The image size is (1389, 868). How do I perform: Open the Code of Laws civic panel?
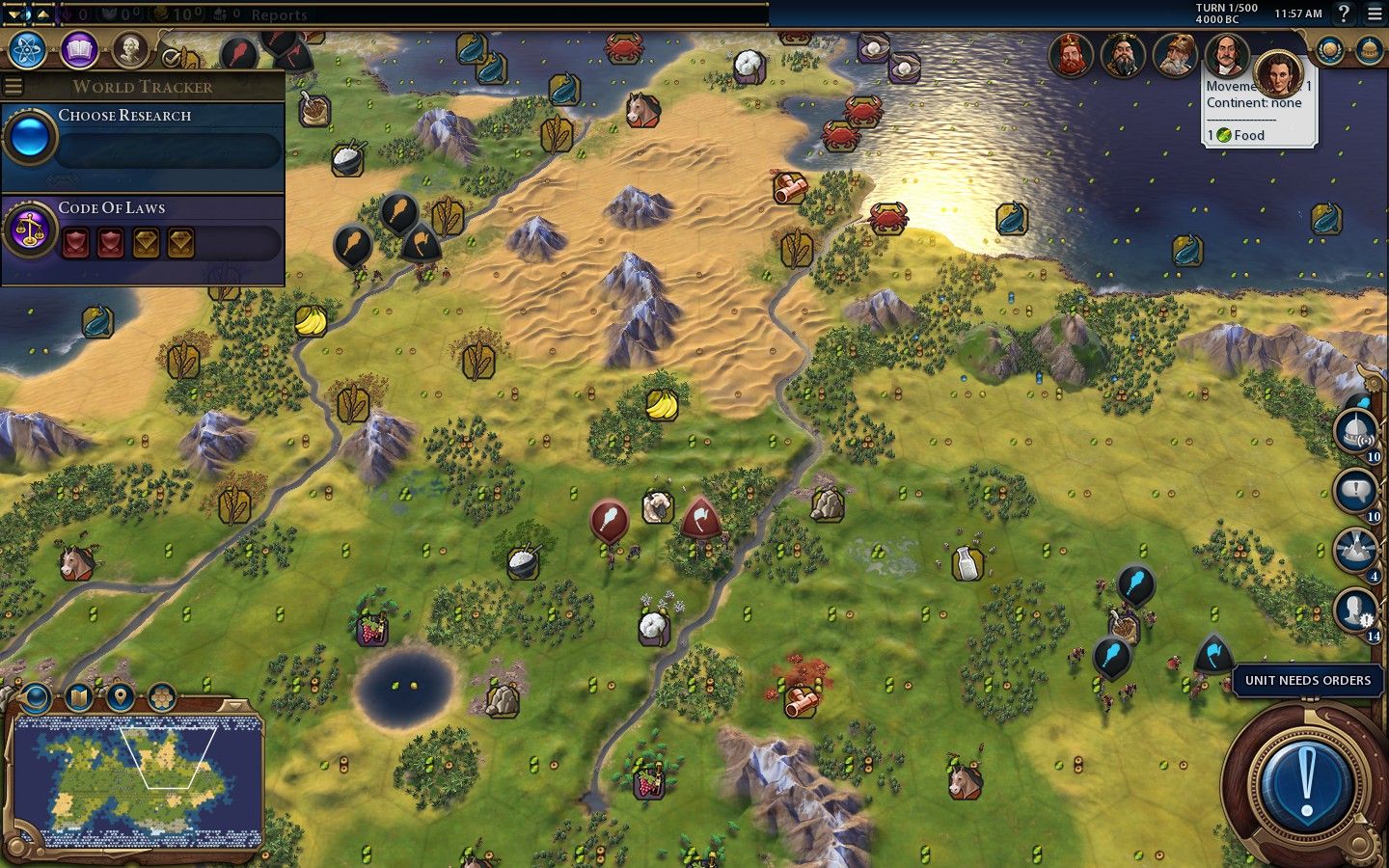pos(143,233)
